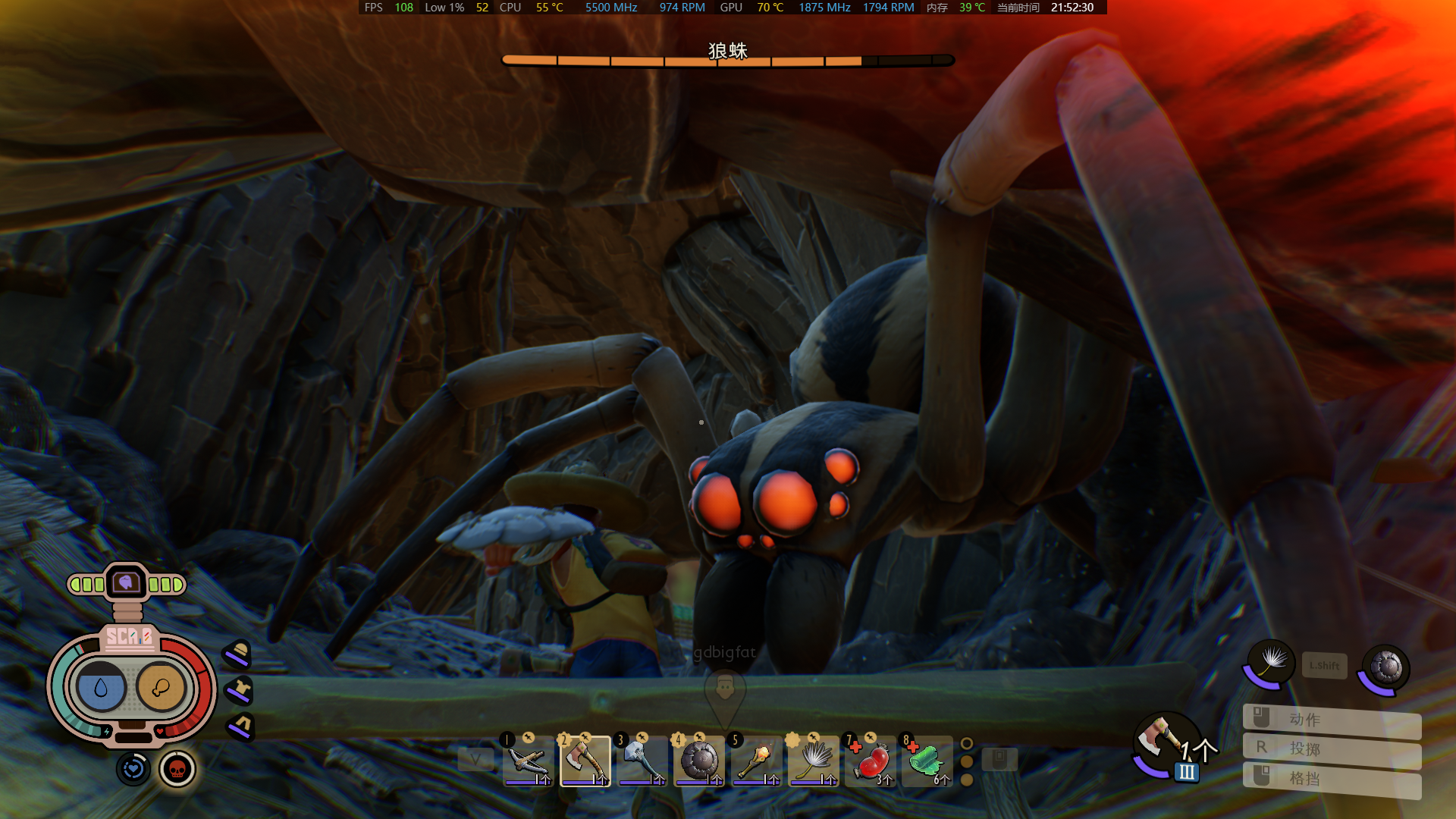This screenshot has width=1456, height=819.
Task: Click the SCA.B device screen icon
Action: click(x=127, y=583)
